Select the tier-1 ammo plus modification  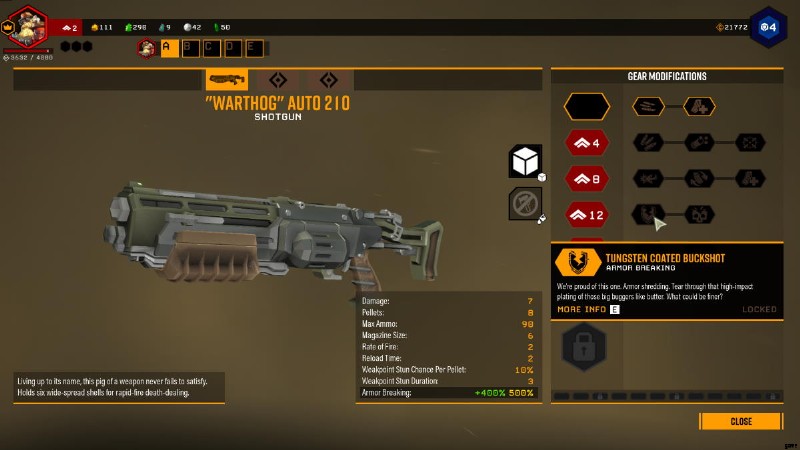point(699,106)
